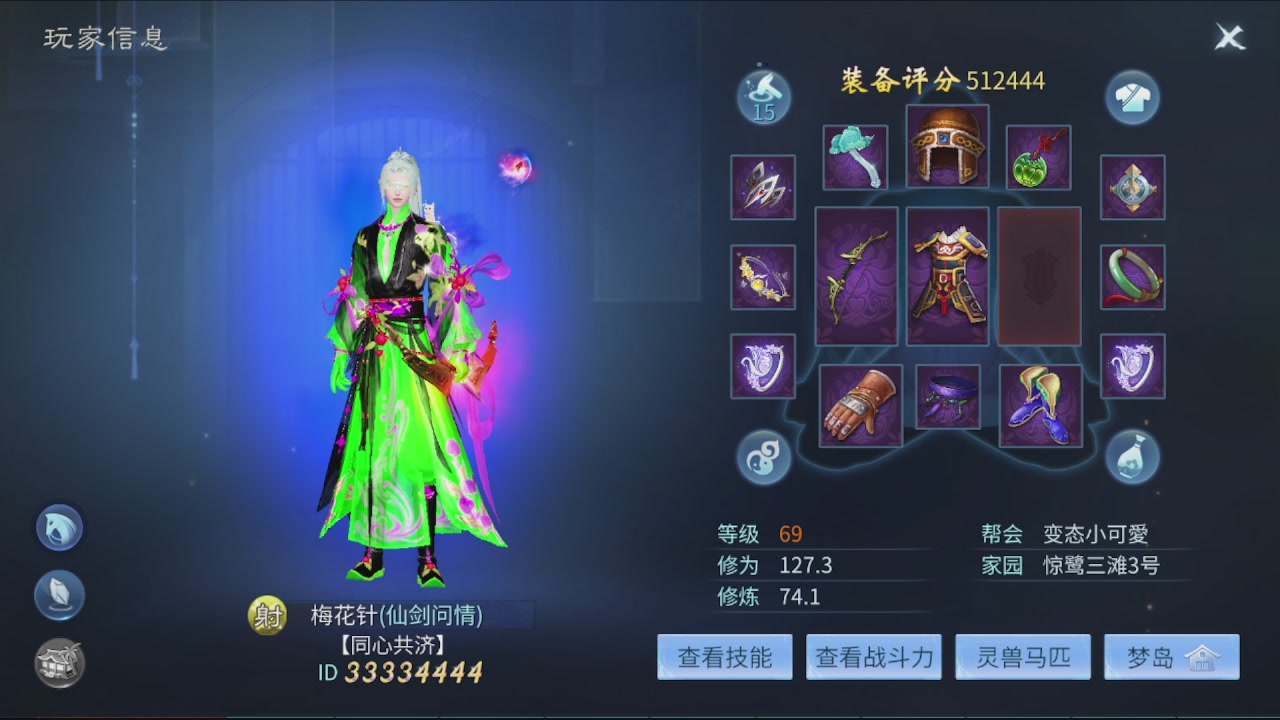Click the bow weapon slot

[x=855, y=275]
